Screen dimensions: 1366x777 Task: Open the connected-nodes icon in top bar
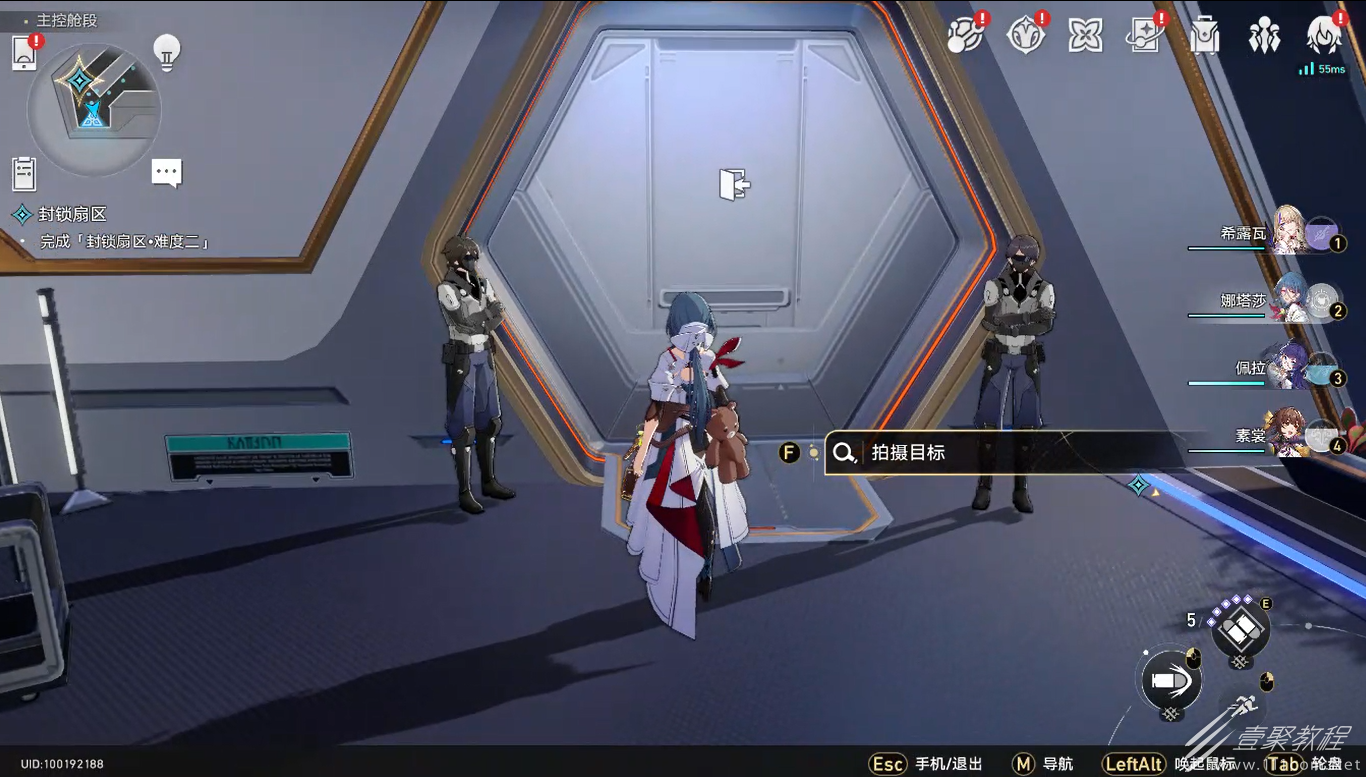pyautogui.click(x=966, y=36)
